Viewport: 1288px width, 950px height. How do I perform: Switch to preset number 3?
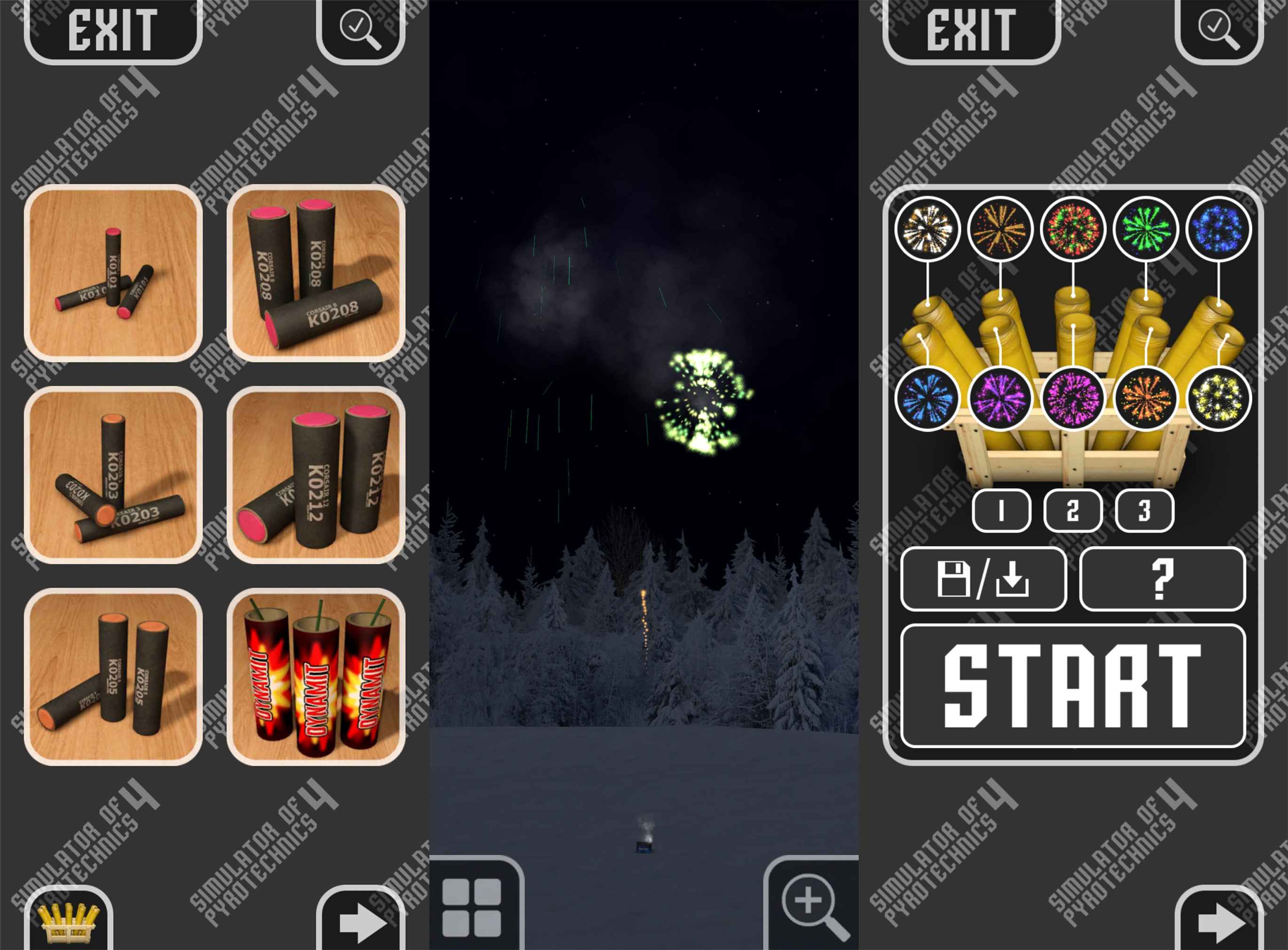tap(1144, 511)
